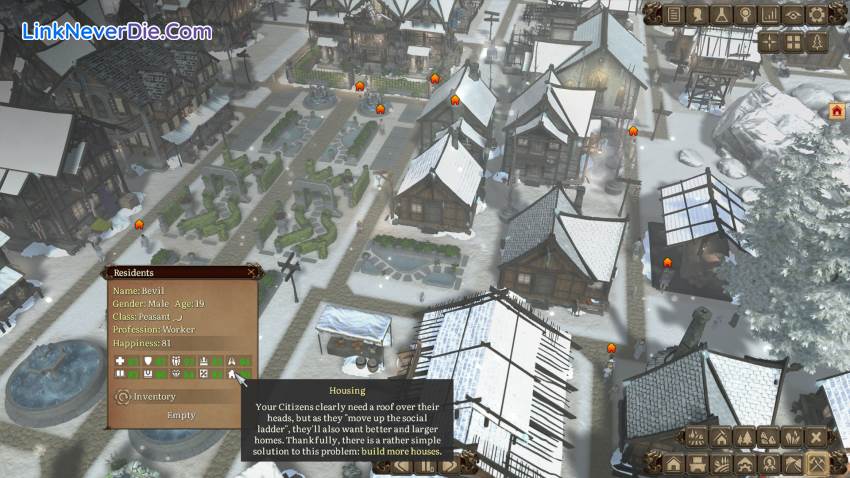Select the tree clearing tool icon
The width and height of the screenshot is (850, 478).
click(x=745, y=437)
